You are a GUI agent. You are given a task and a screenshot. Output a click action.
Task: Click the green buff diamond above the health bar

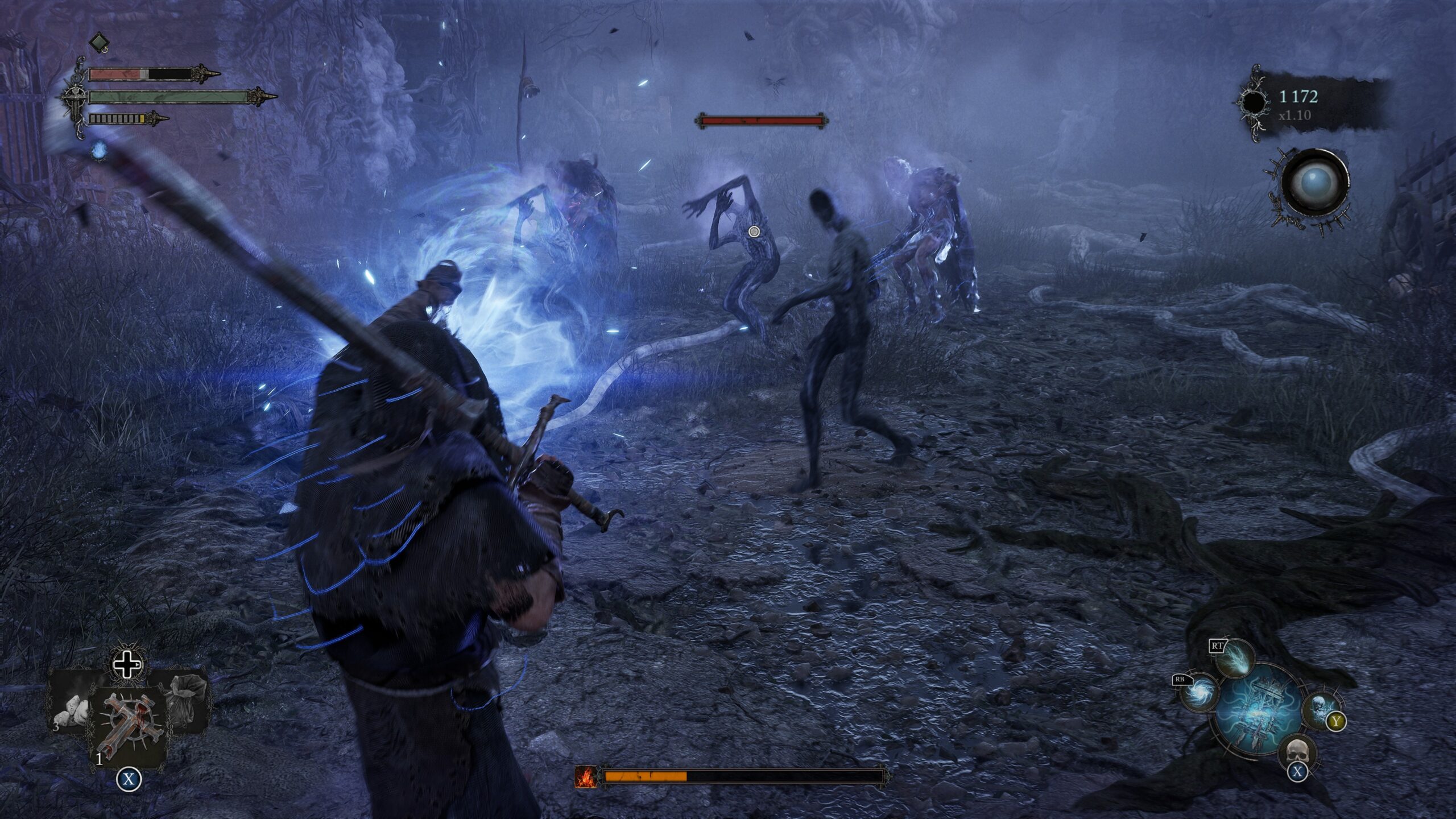[x=100, y=41]
